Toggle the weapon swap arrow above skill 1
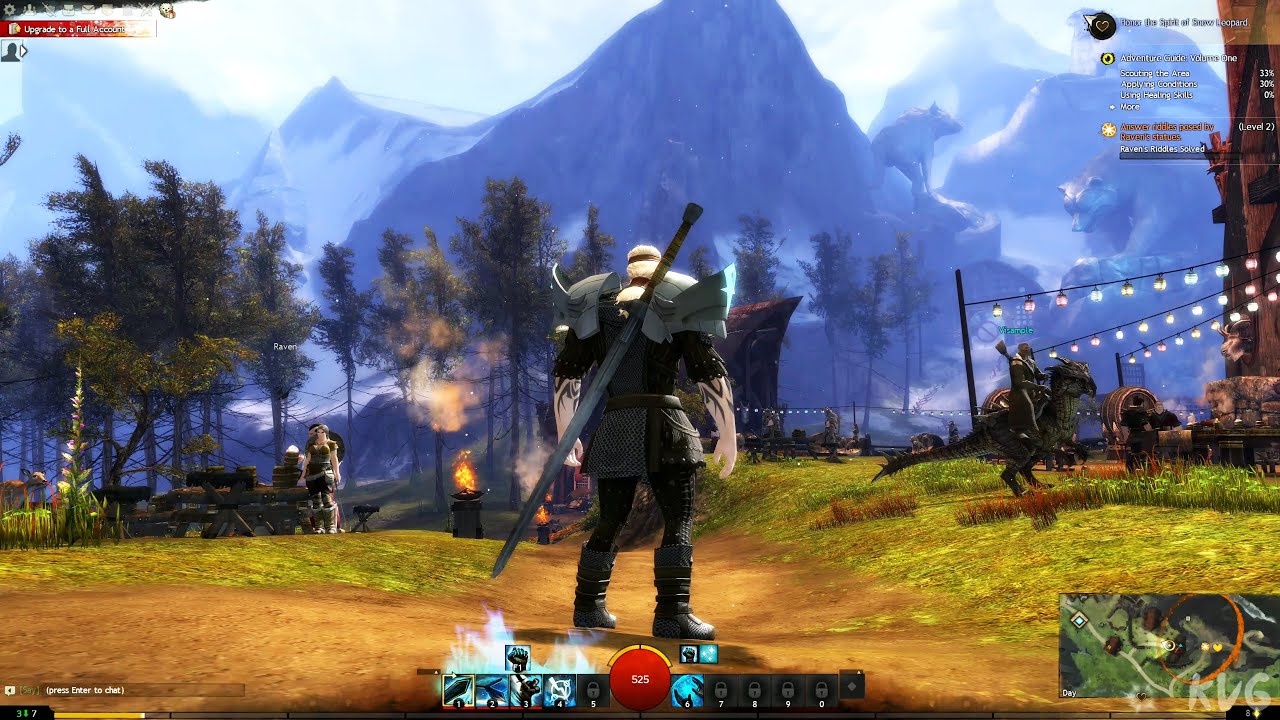 tap(453, 674)
